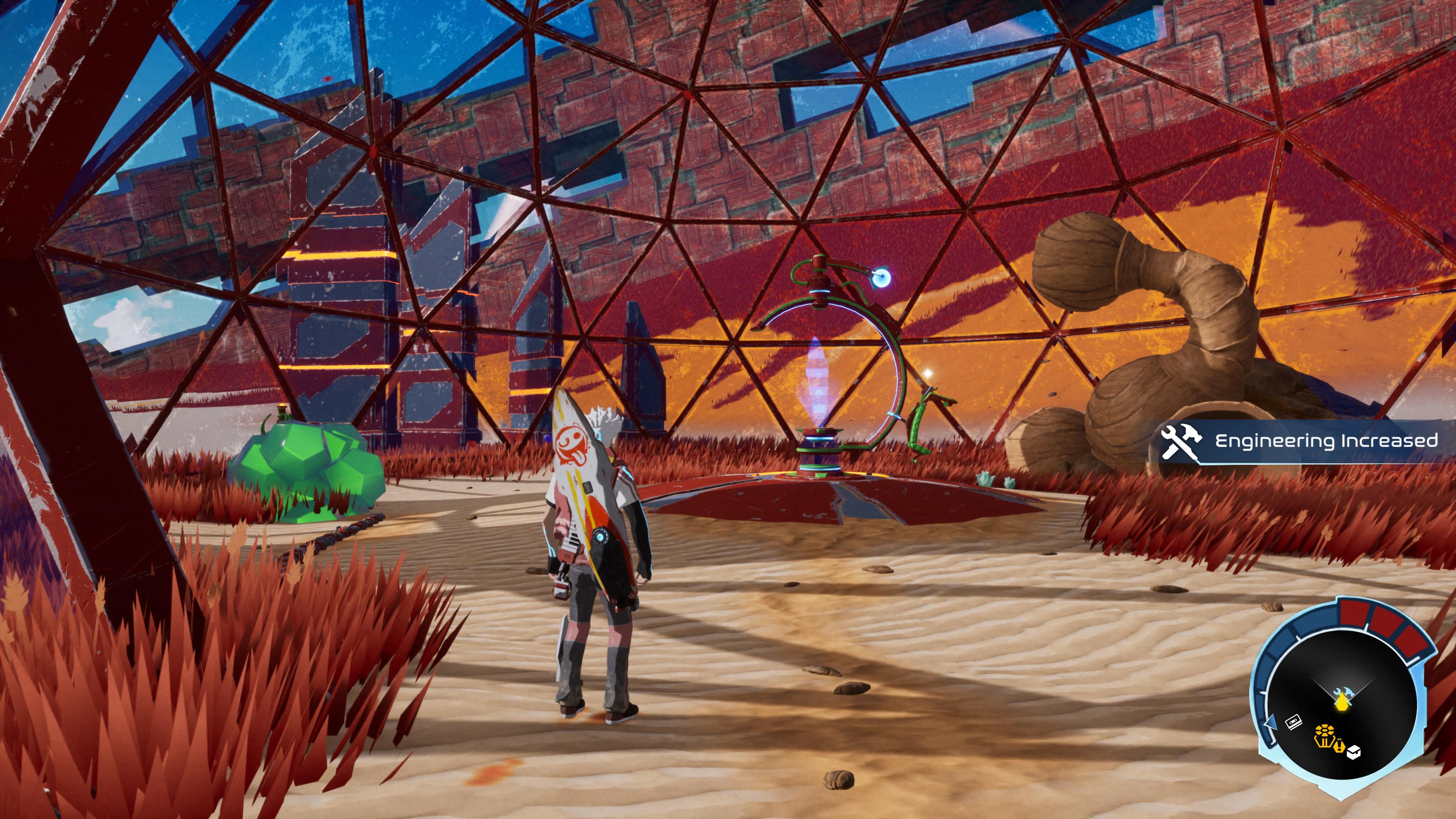The image size is (1456, 819).
Task: Select the cassette tape marker on minimap
Action: click(x=1294, y=722)
